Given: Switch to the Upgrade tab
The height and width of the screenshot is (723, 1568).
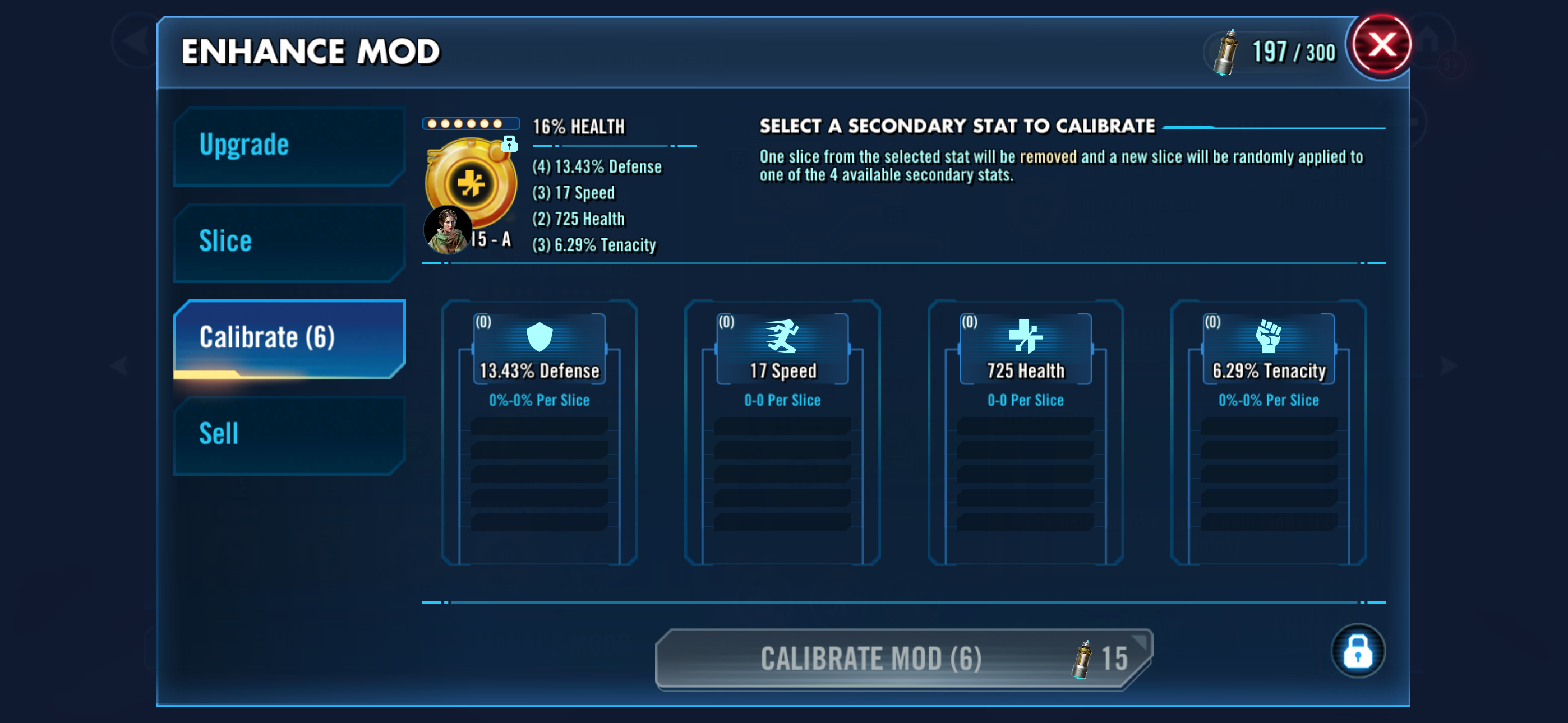Looking at the screenshot, I should coord(288,146).
